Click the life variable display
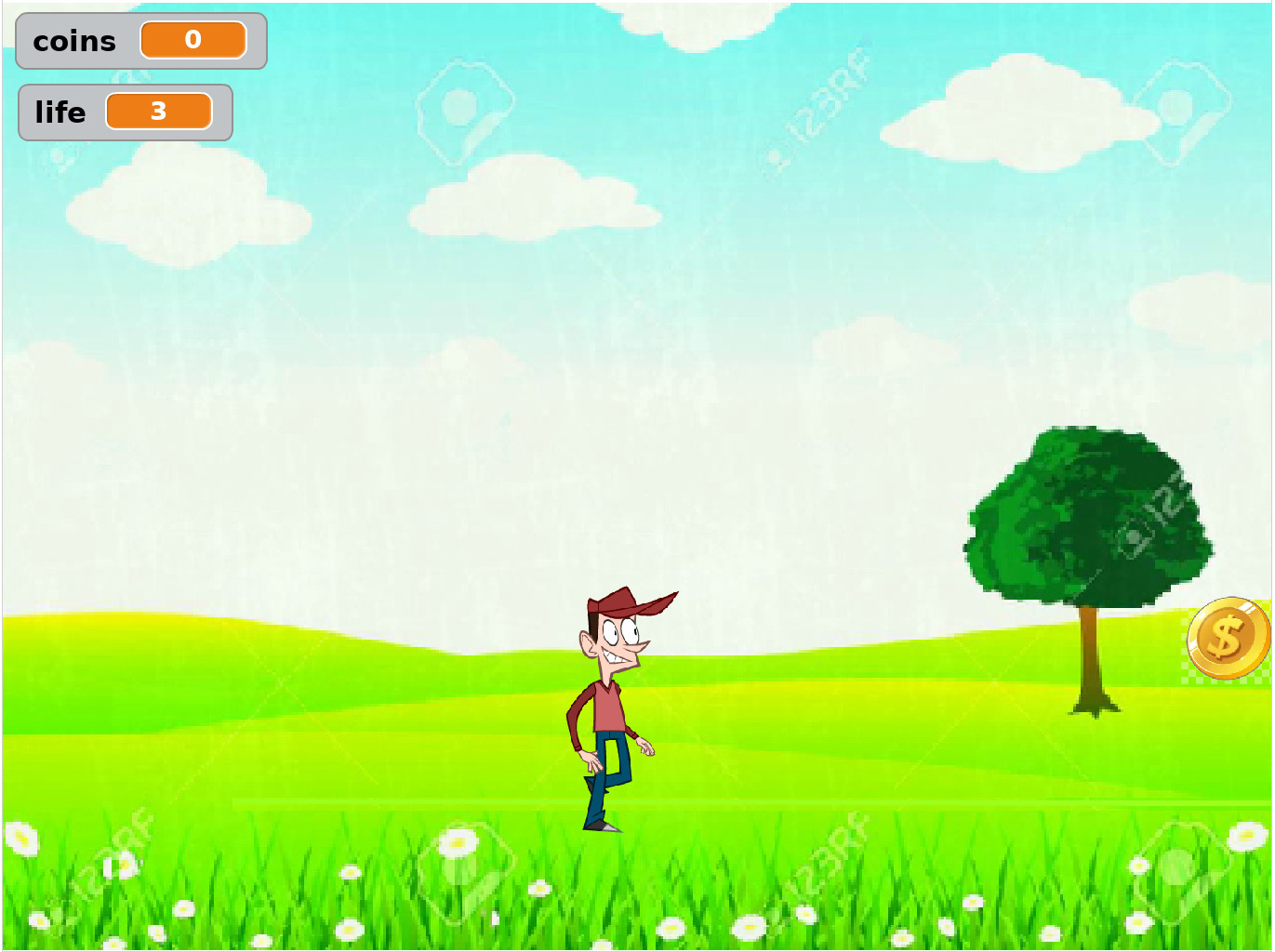The height and width of the screenshot is (952, 1275). point(126,112)
